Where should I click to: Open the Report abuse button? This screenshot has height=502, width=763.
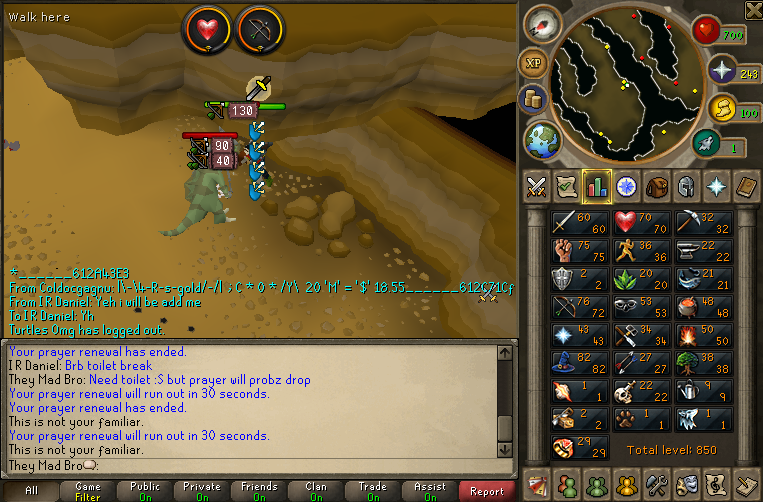click(487, 490)
